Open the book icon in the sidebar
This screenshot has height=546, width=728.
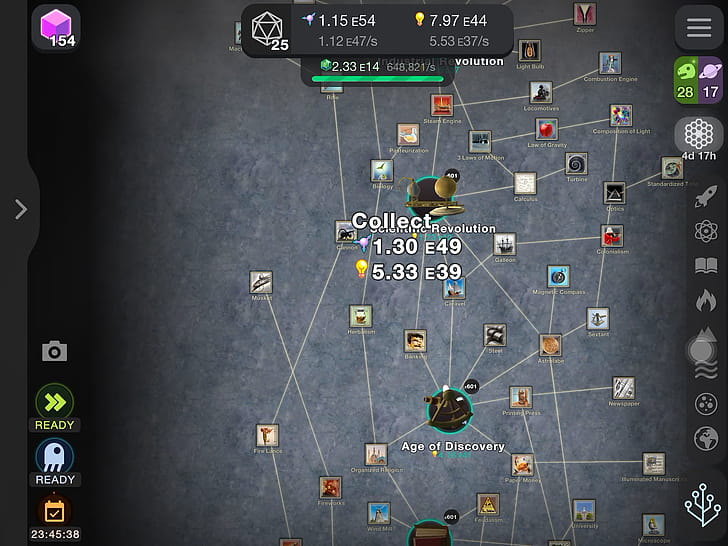coord(706,266)
